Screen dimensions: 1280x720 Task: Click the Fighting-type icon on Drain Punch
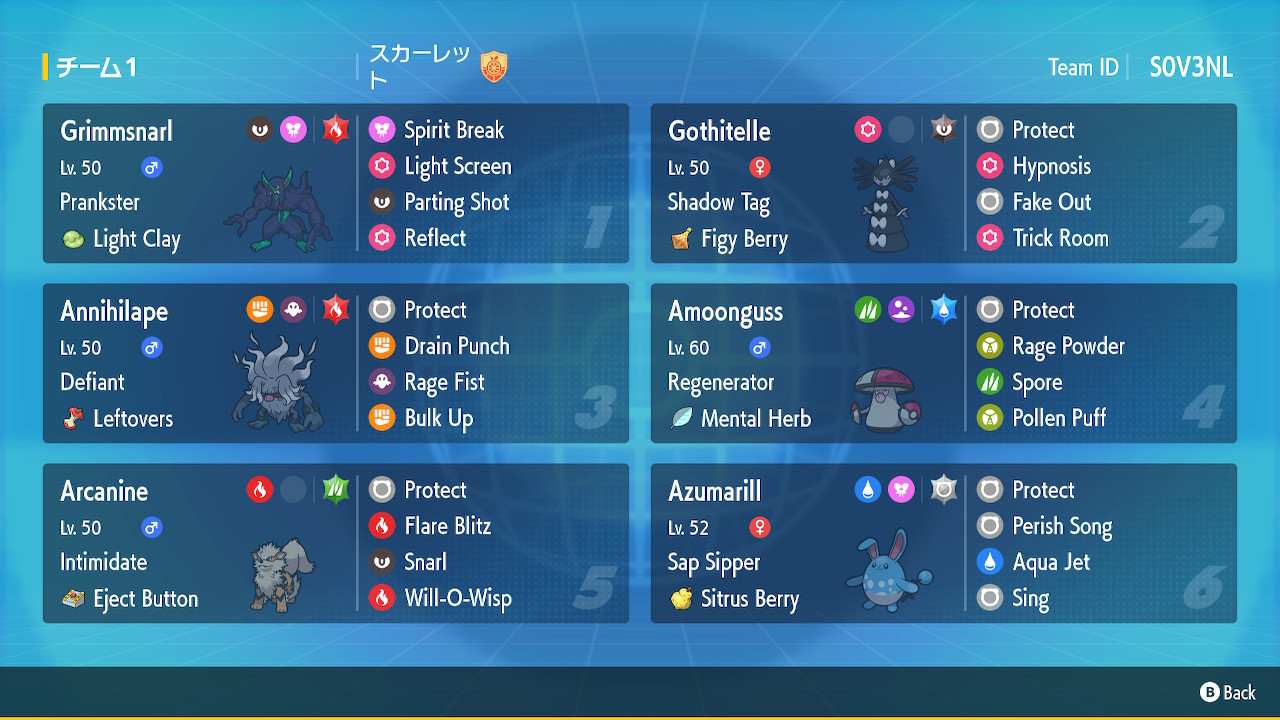384,346
